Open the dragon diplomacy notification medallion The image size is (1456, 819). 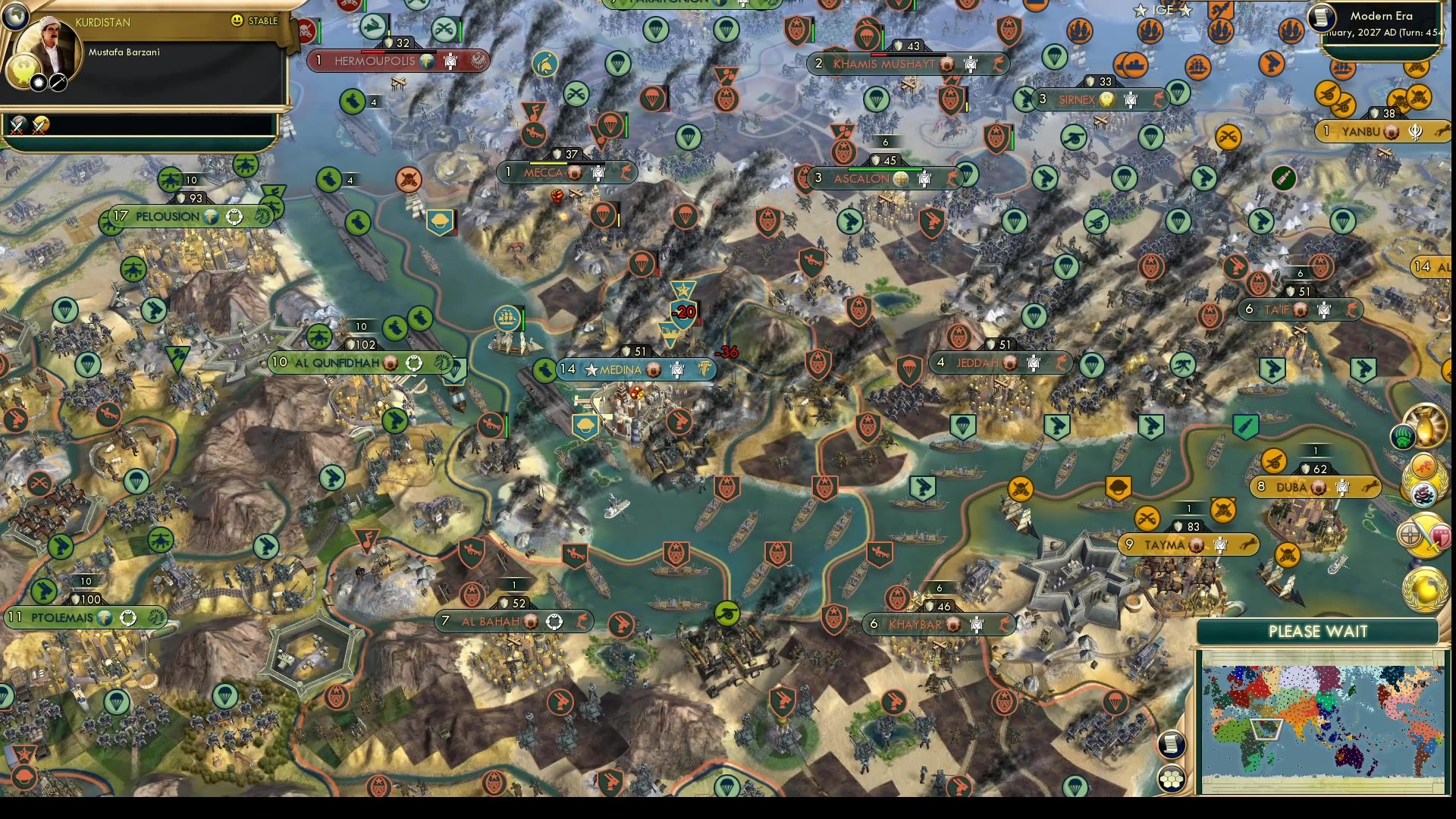(x=1424, y=494)
